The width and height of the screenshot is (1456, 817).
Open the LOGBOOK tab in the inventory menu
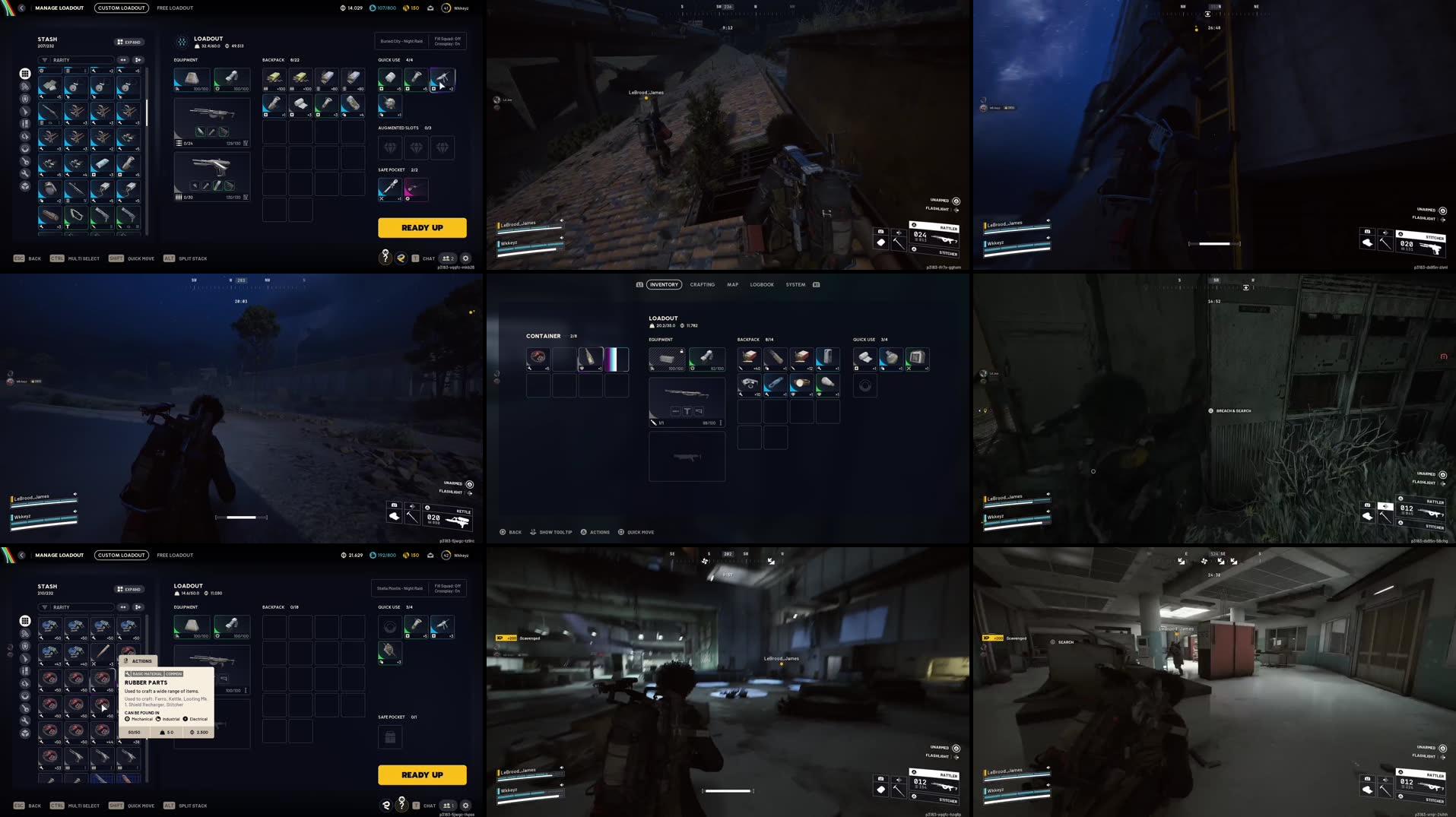point(762,284)
